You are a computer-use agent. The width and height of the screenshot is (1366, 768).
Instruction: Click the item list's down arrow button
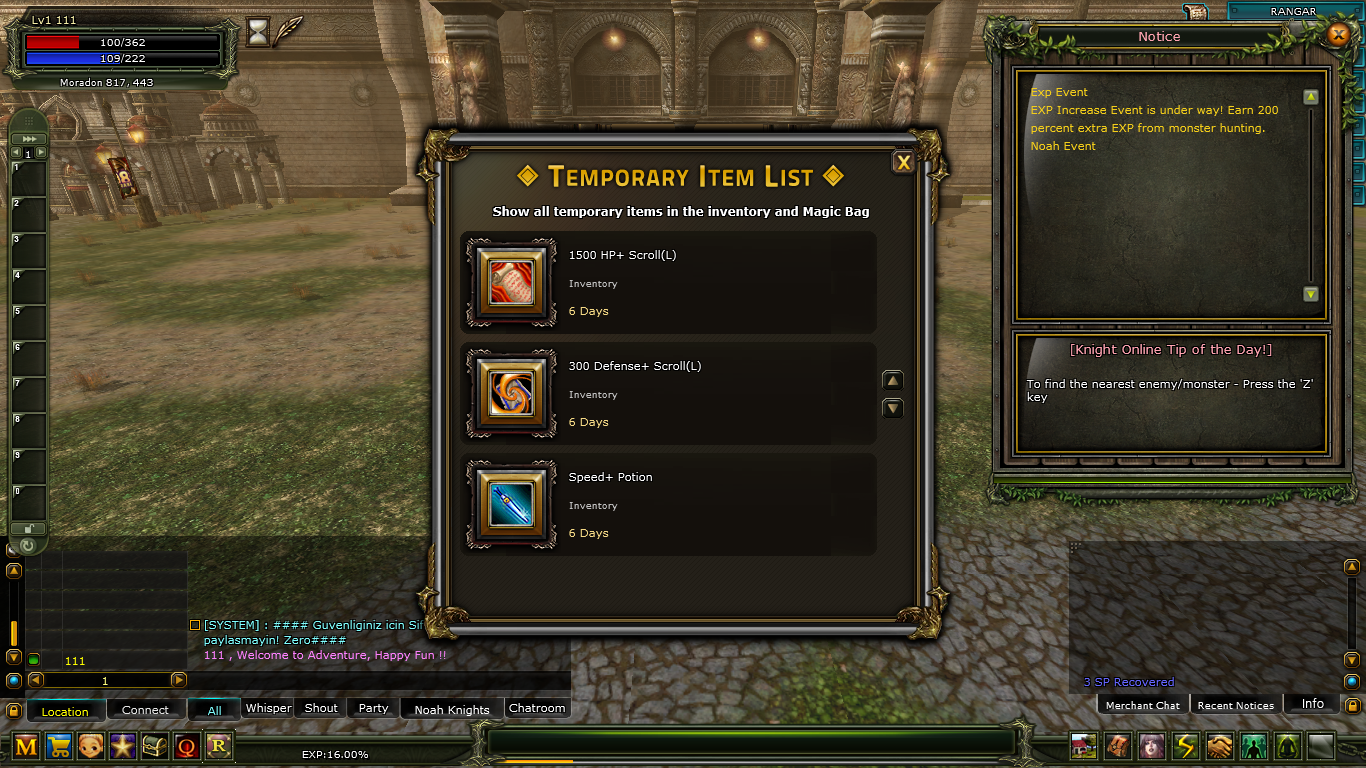893,408
